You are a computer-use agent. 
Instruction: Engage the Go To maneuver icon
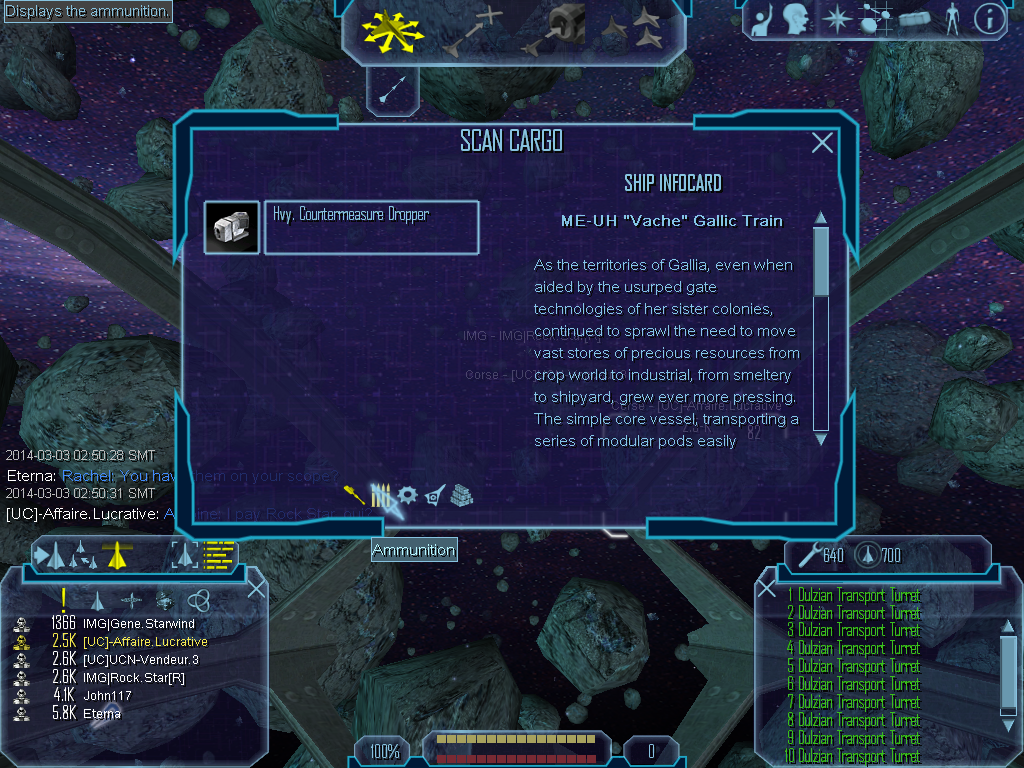click(473, 31)
